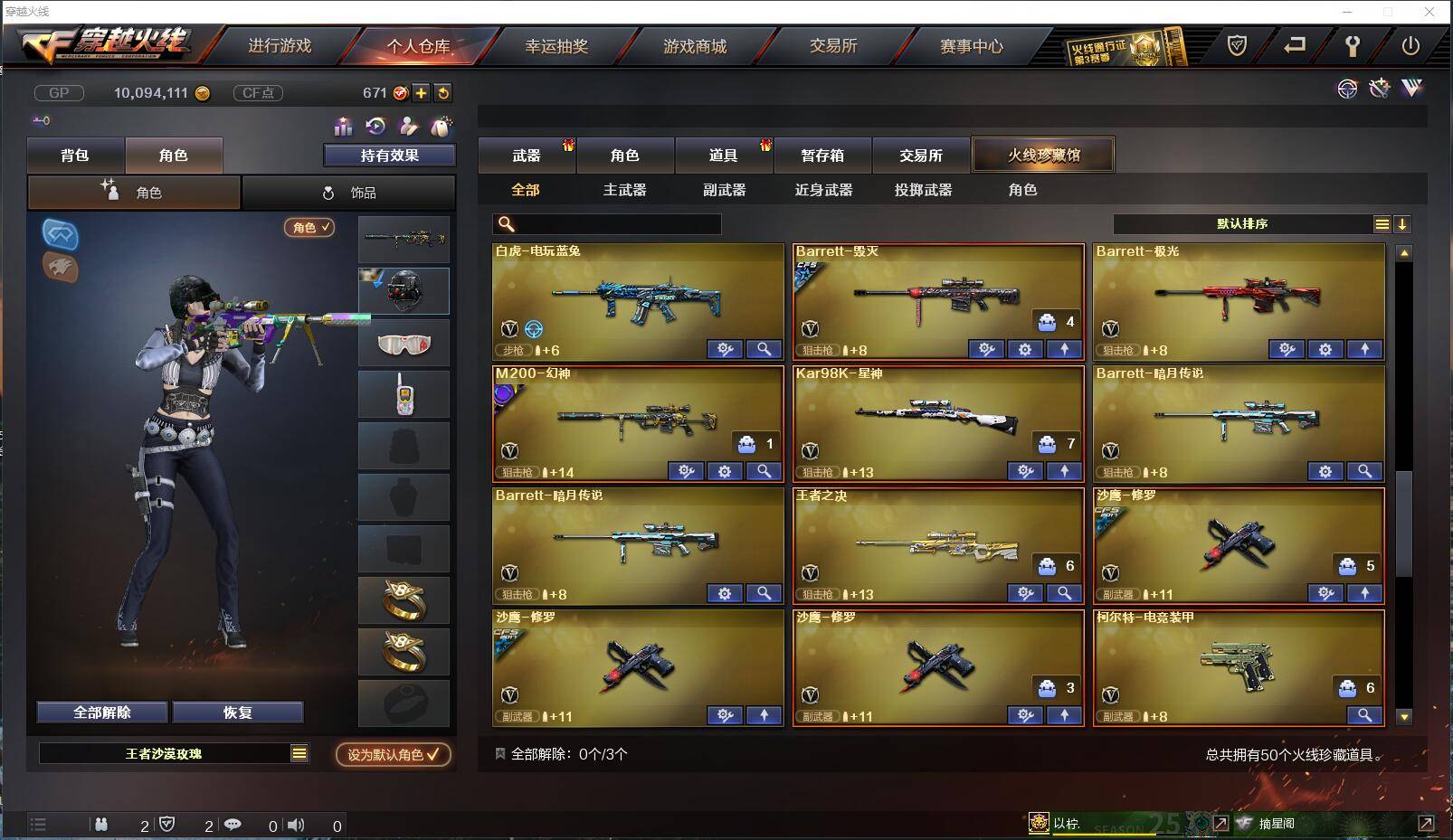Click the down arrow beside the sort list icon

pyautogui.click(x=1403, y=223)
